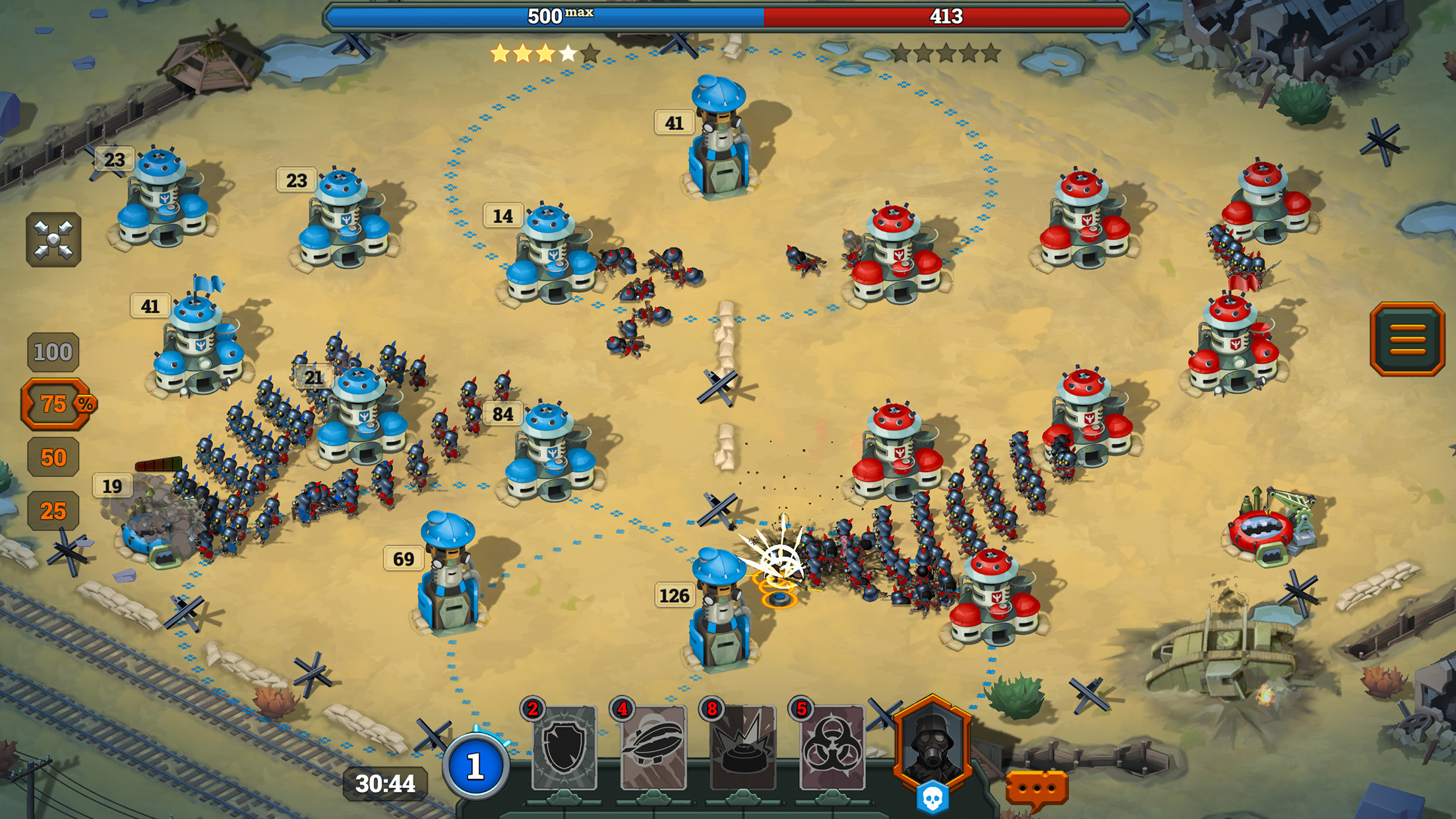Click the three-star rating display

tap(542, 55)
